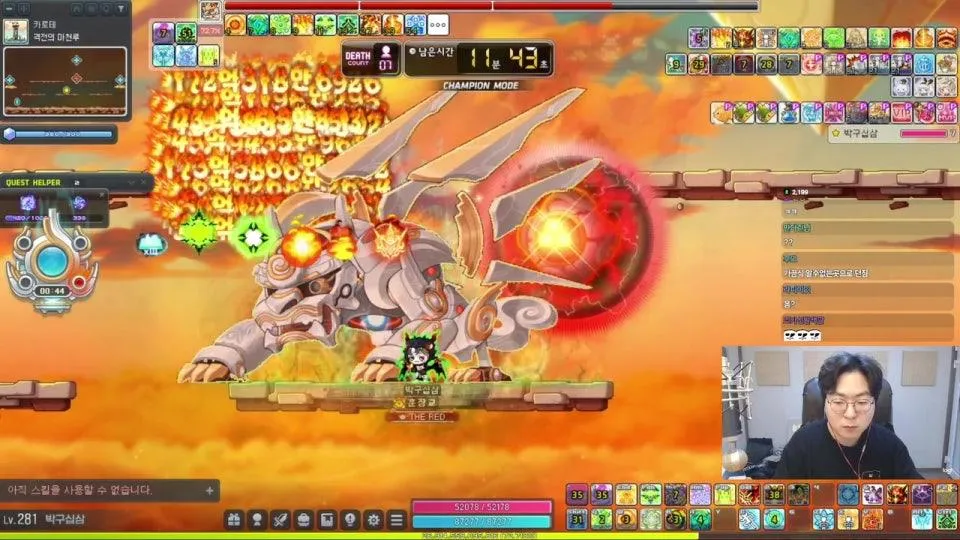Open the briefcase inventory menu button
Image resolution: width=960 pixels, height=540 pixels.
(x=303, y=520)
